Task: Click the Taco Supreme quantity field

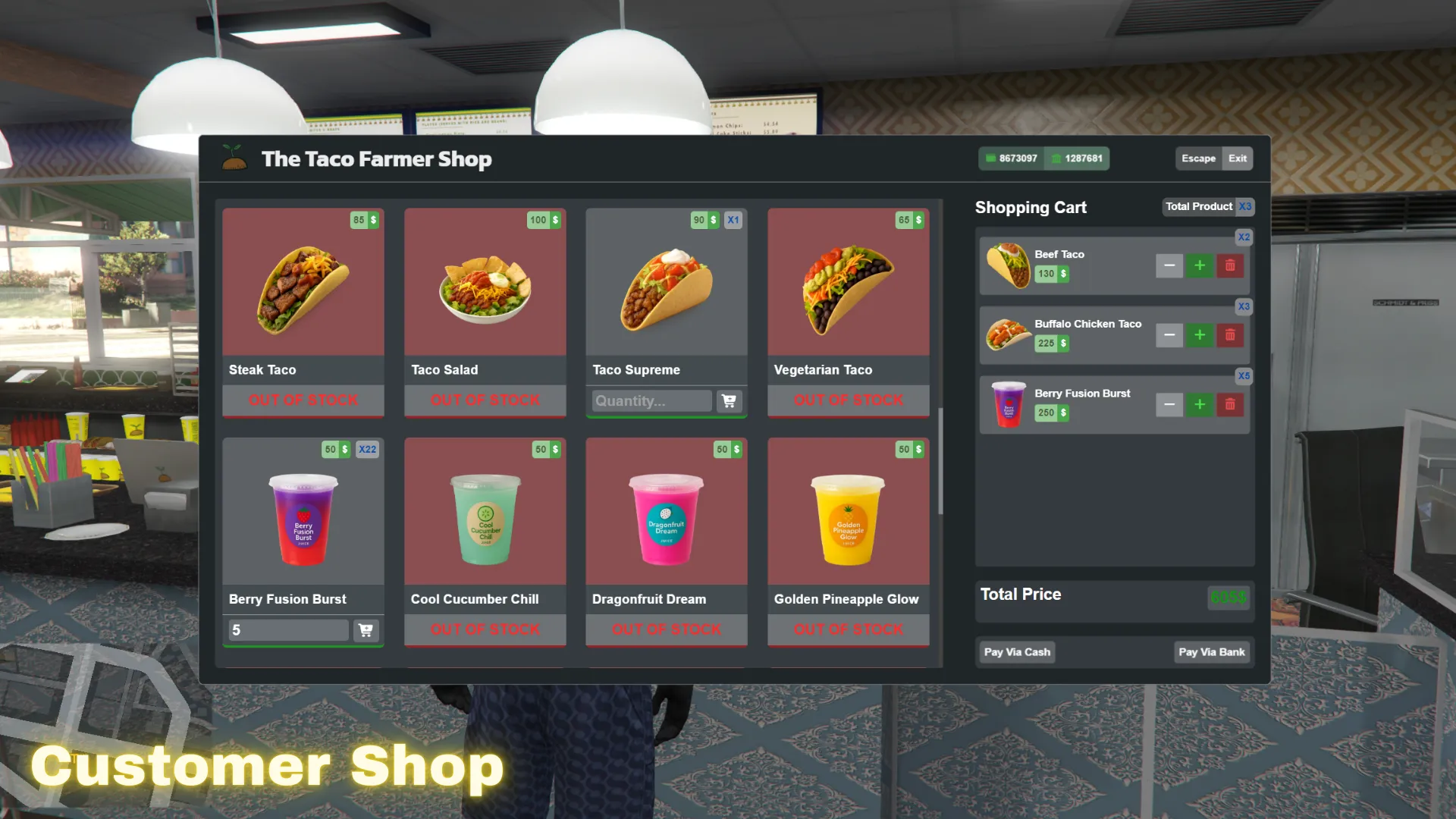Action: [x=650, y=400]
